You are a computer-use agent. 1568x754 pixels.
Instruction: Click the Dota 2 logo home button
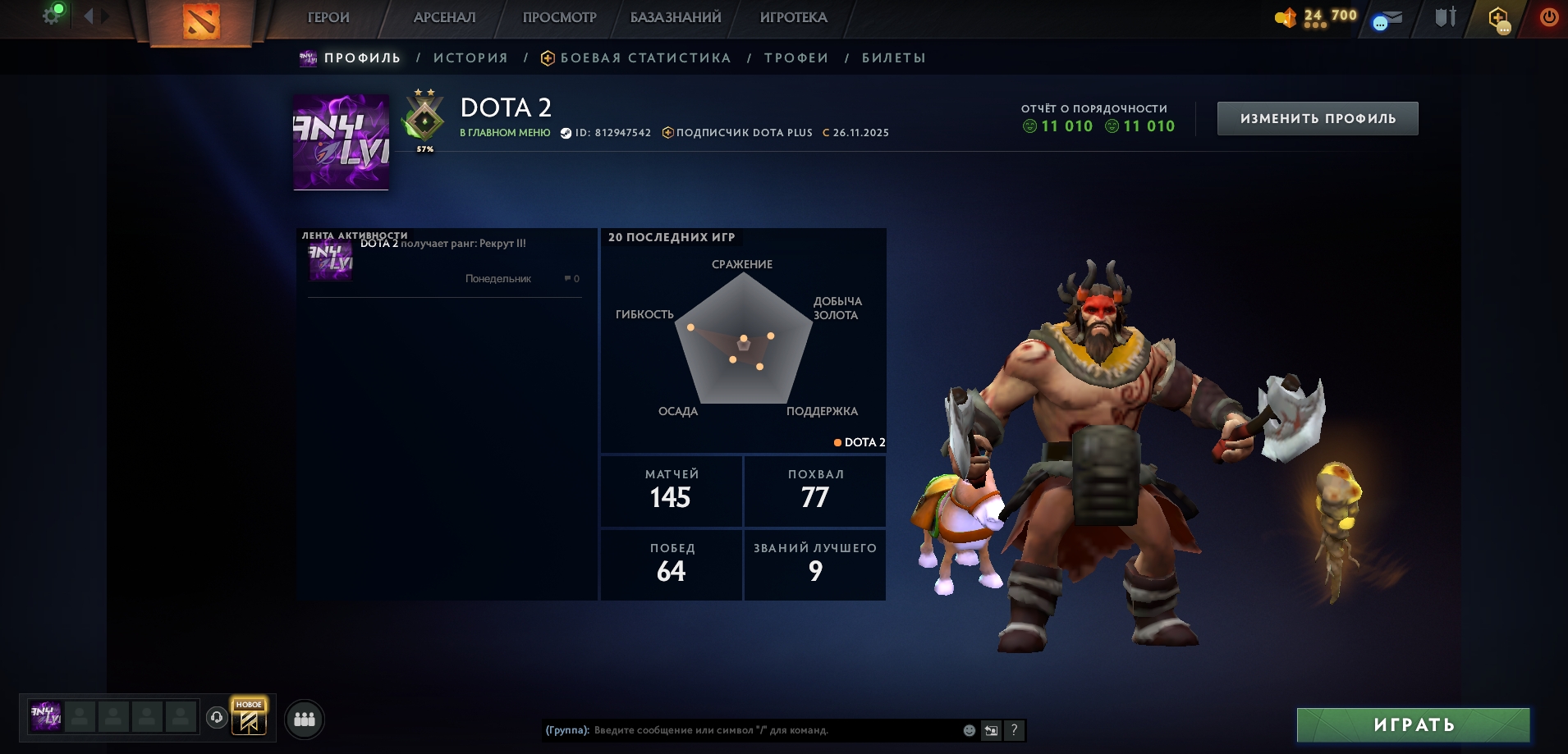point(201,21)
